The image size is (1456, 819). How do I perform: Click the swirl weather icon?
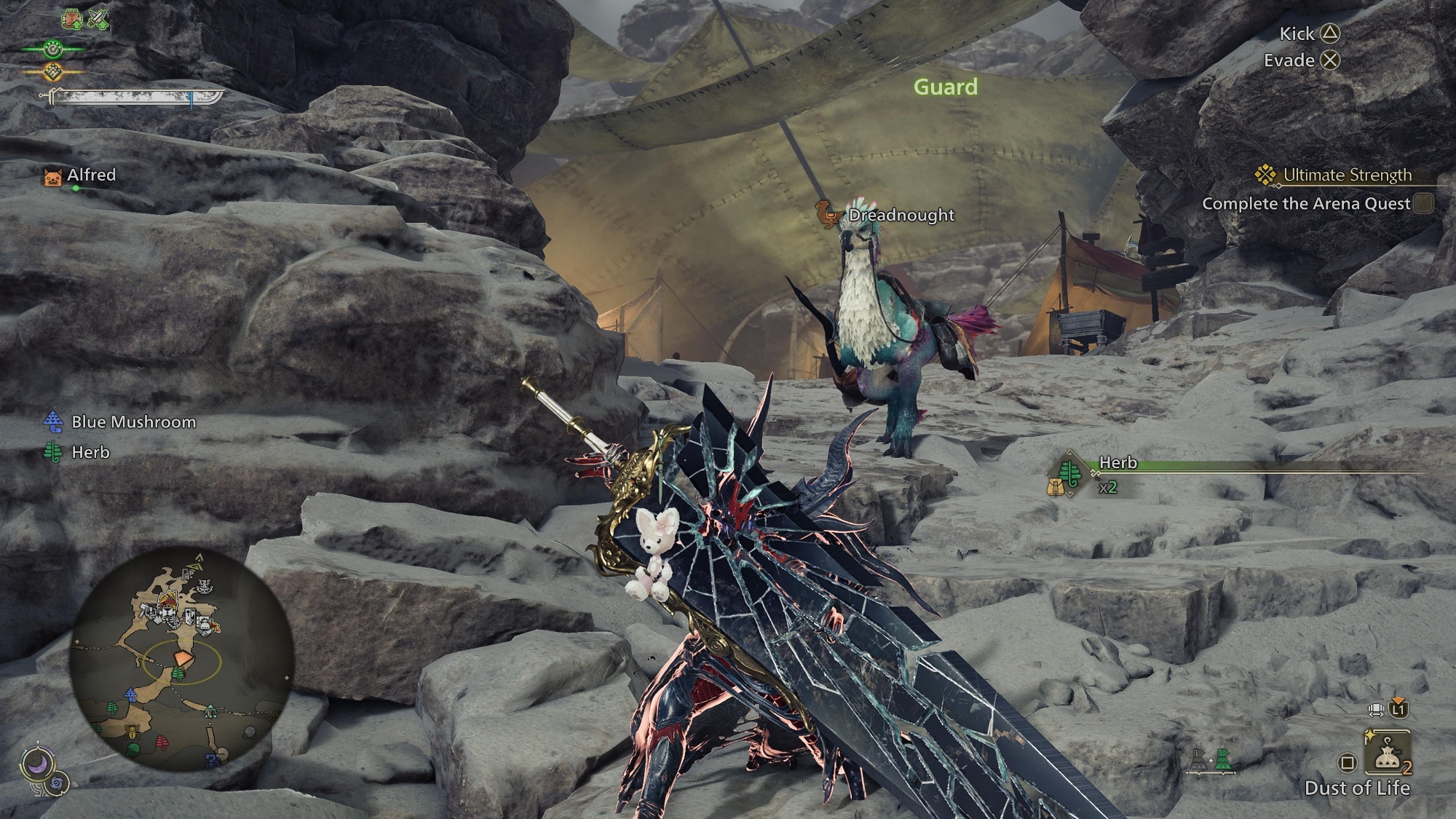(58, 783)
